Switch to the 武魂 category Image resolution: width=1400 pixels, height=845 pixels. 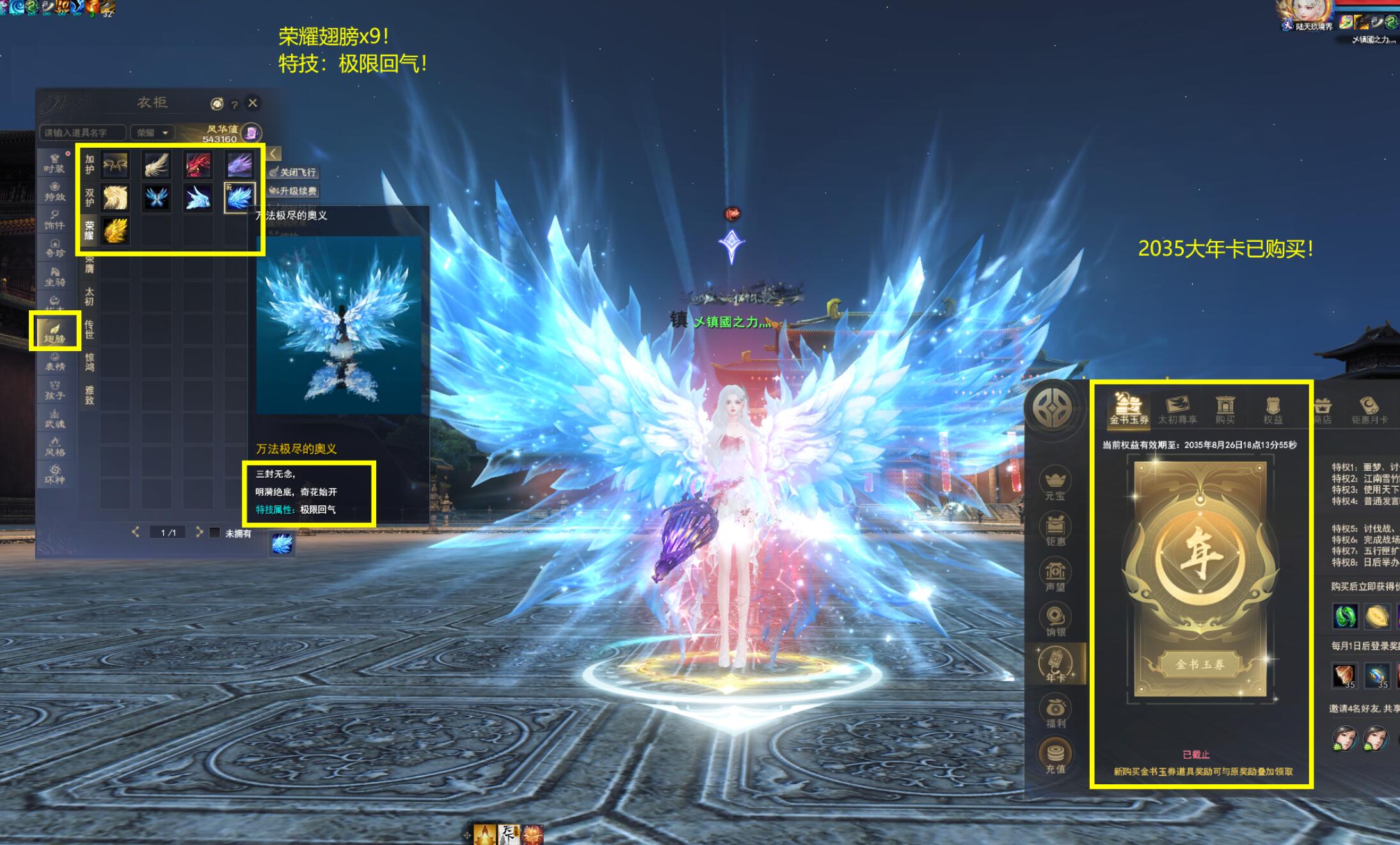[x=54, y=418]
